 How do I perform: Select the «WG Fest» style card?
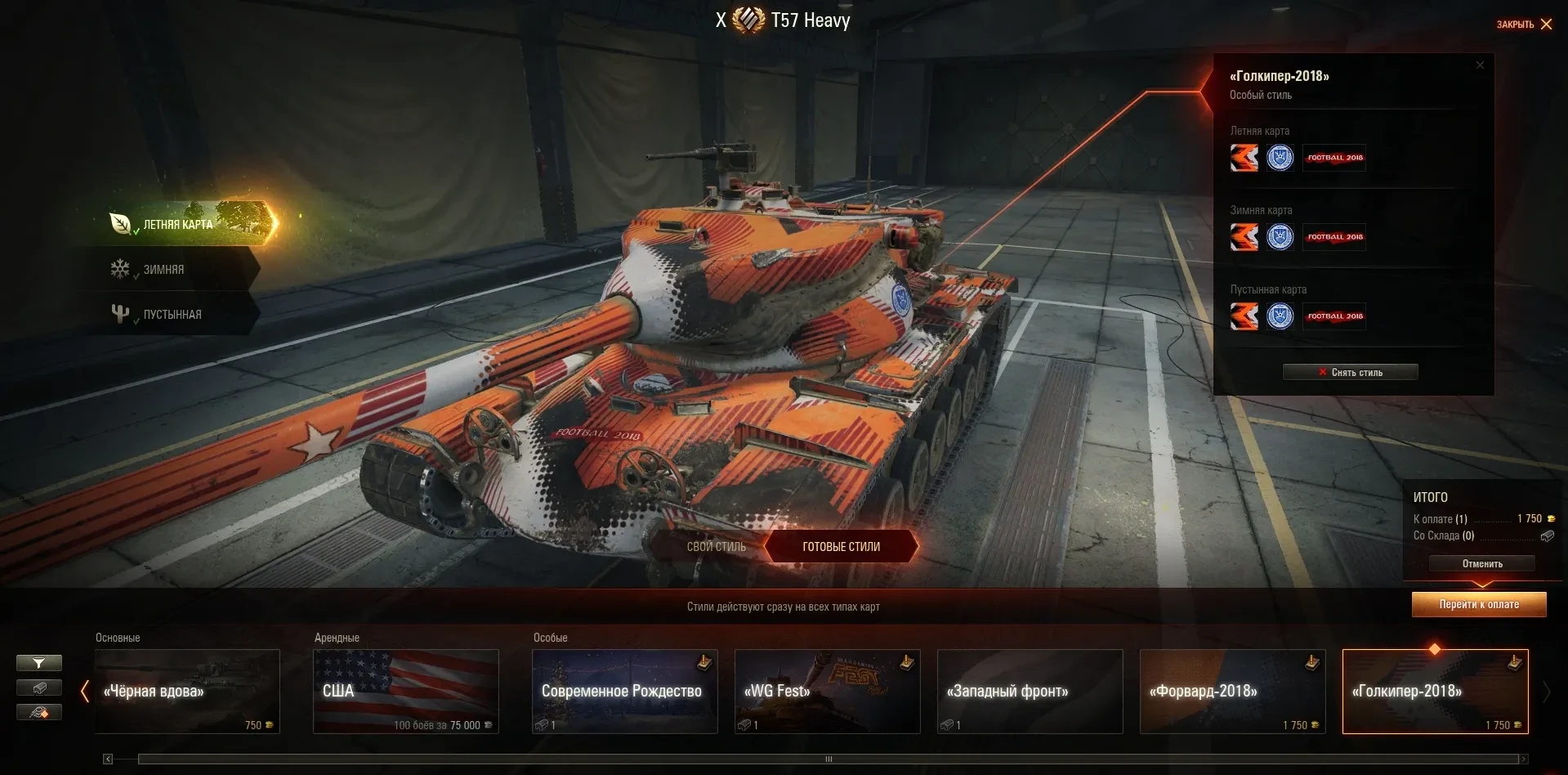828,692
